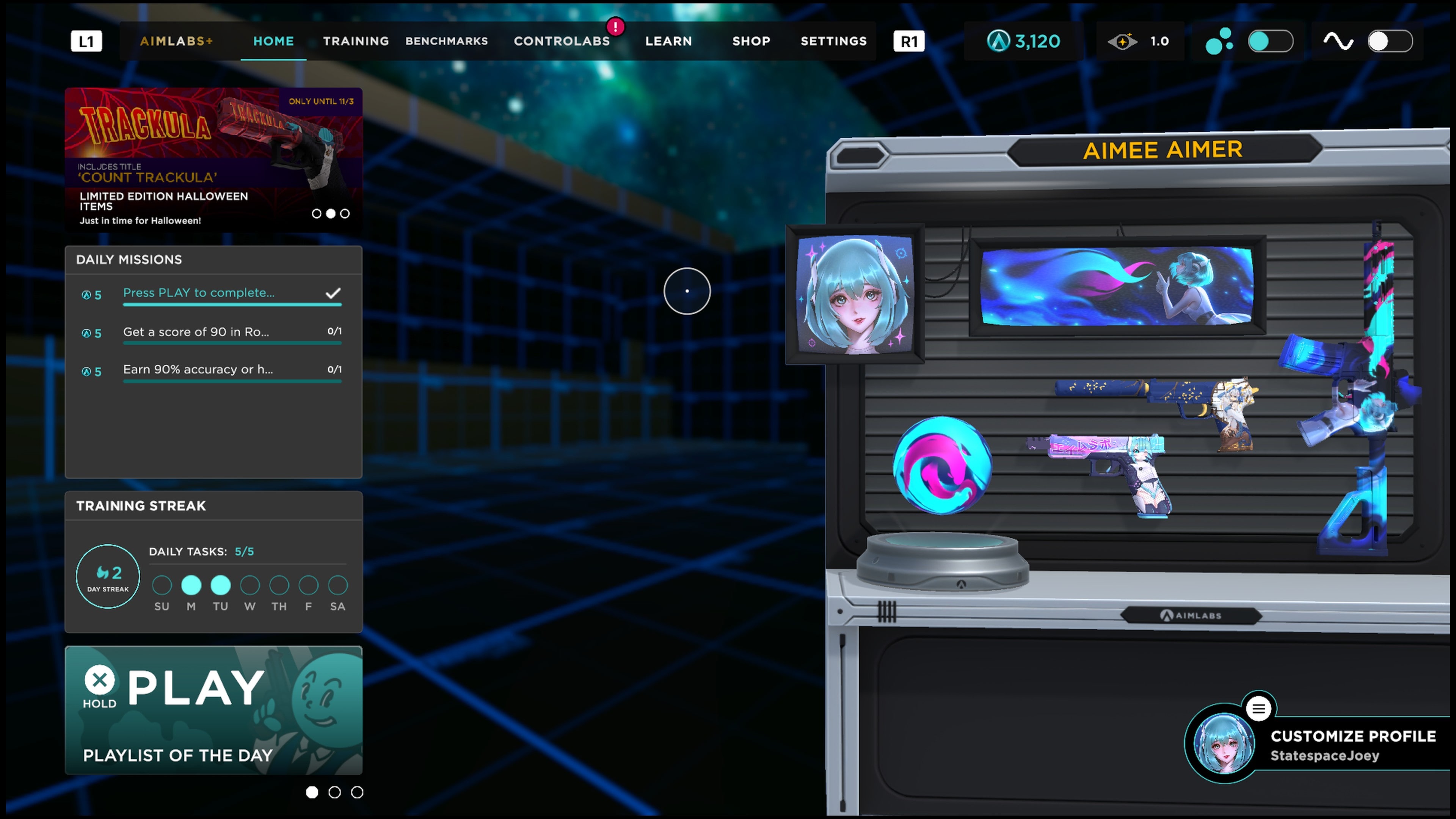Toggle the particle effects switch off
The image size is (1456, 819).
[x=1271, y=41]
